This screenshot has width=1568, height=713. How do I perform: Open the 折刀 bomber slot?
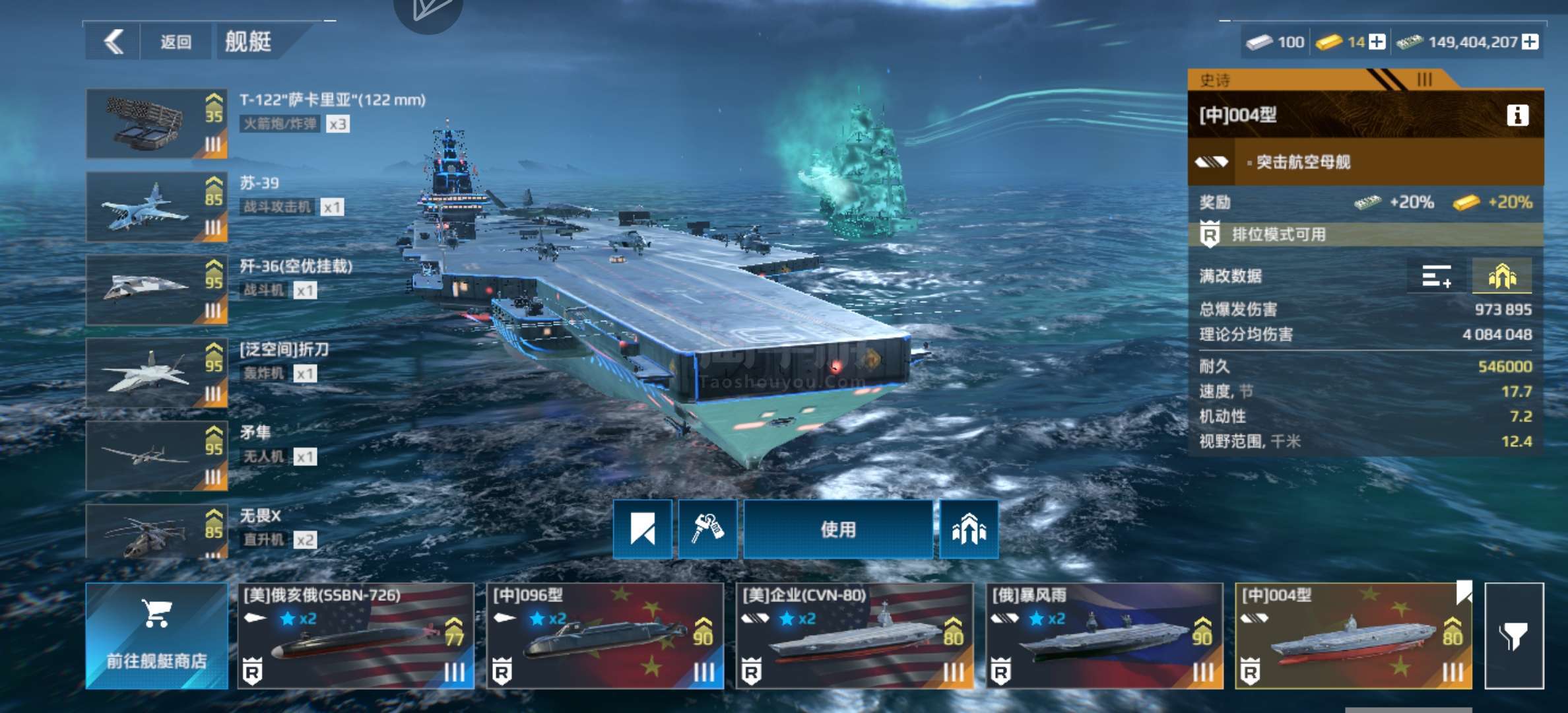[x=157, y=374]
